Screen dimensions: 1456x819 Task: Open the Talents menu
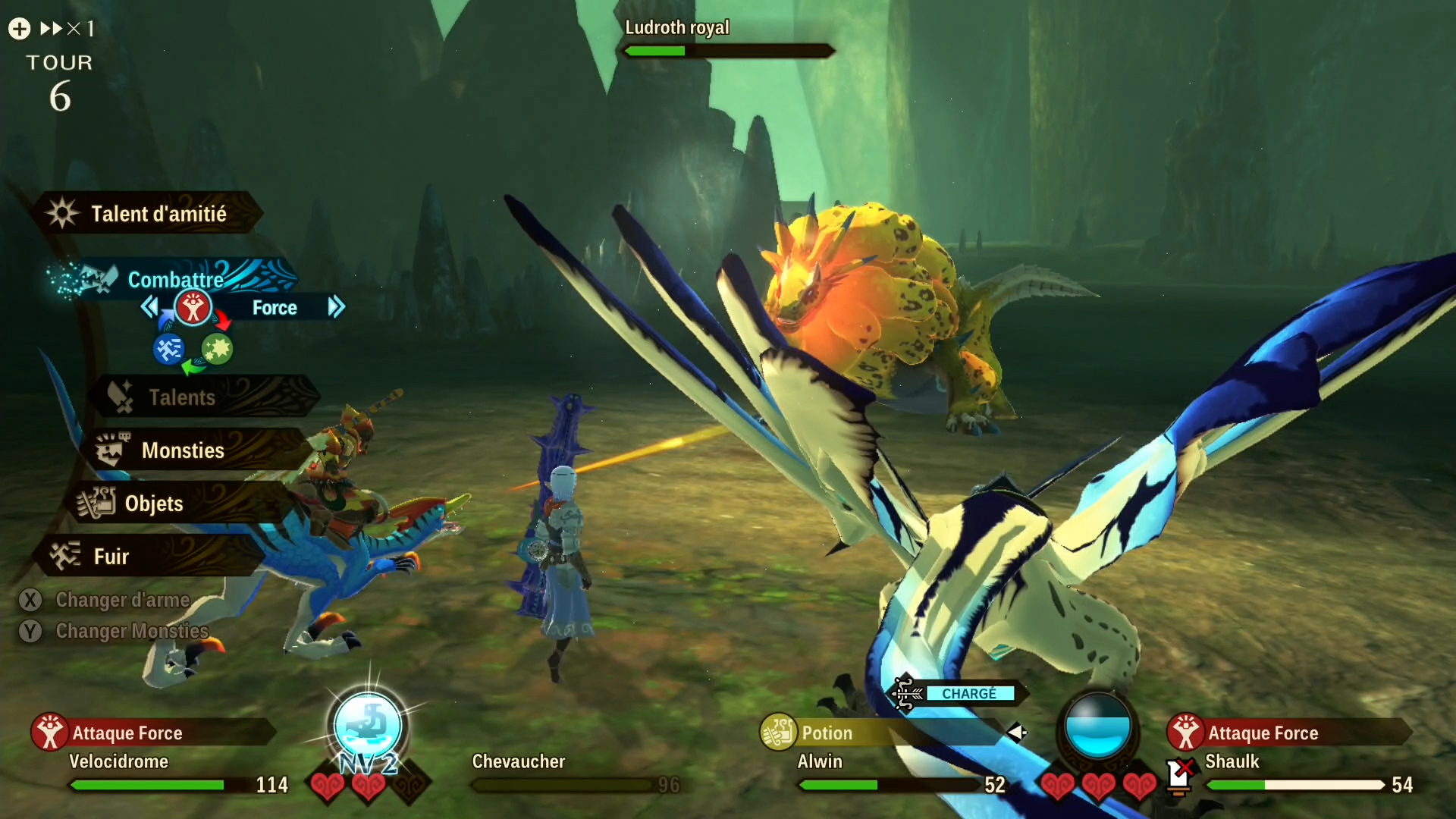tap(182, 397)
